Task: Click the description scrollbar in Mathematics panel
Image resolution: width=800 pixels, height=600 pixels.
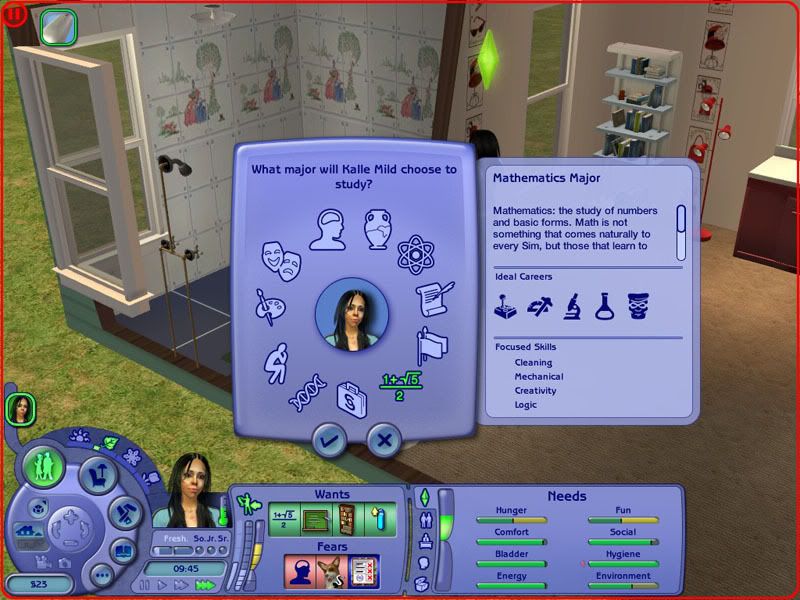Action: [681, 231]
